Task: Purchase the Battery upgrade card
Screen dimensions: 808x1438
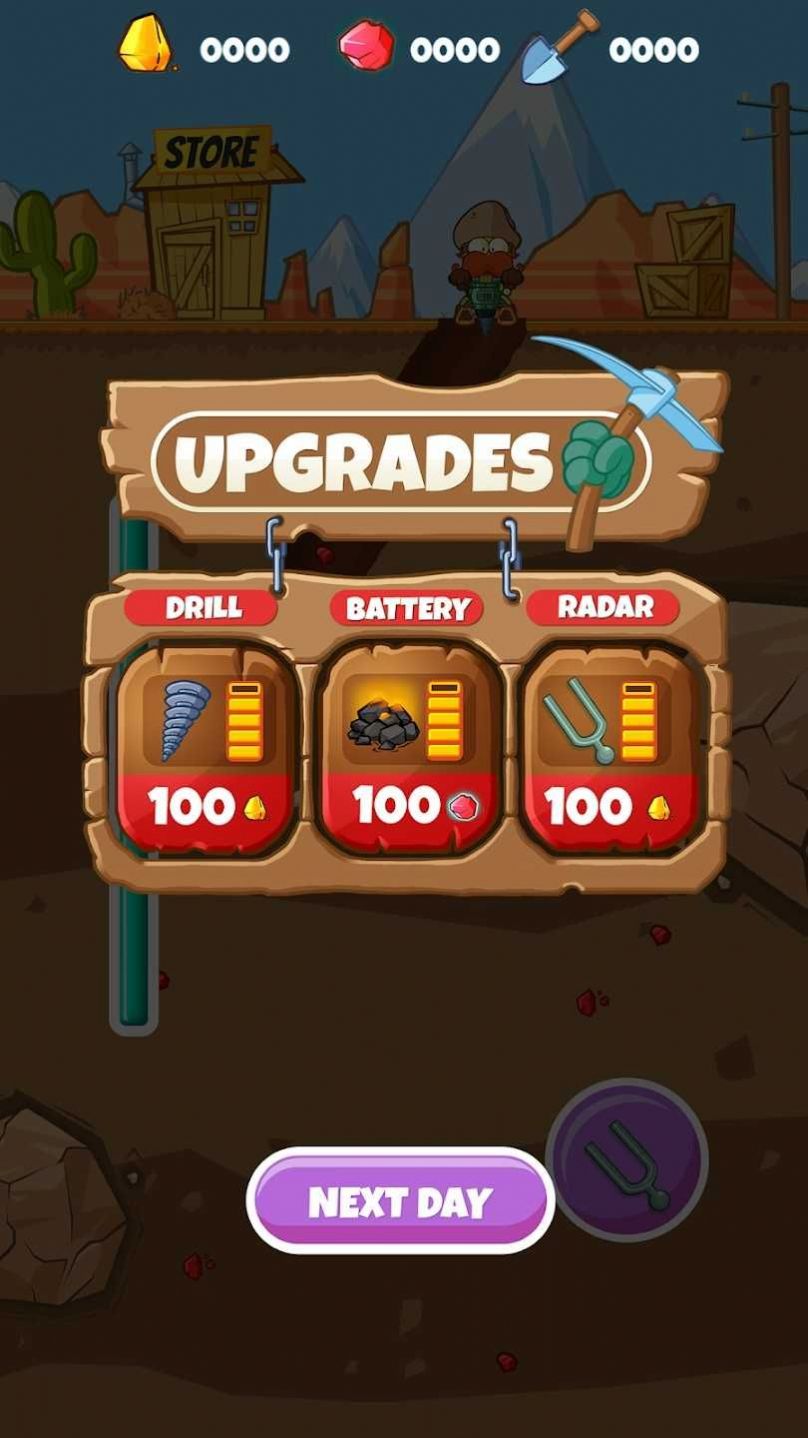Action: tap(409, 752)
